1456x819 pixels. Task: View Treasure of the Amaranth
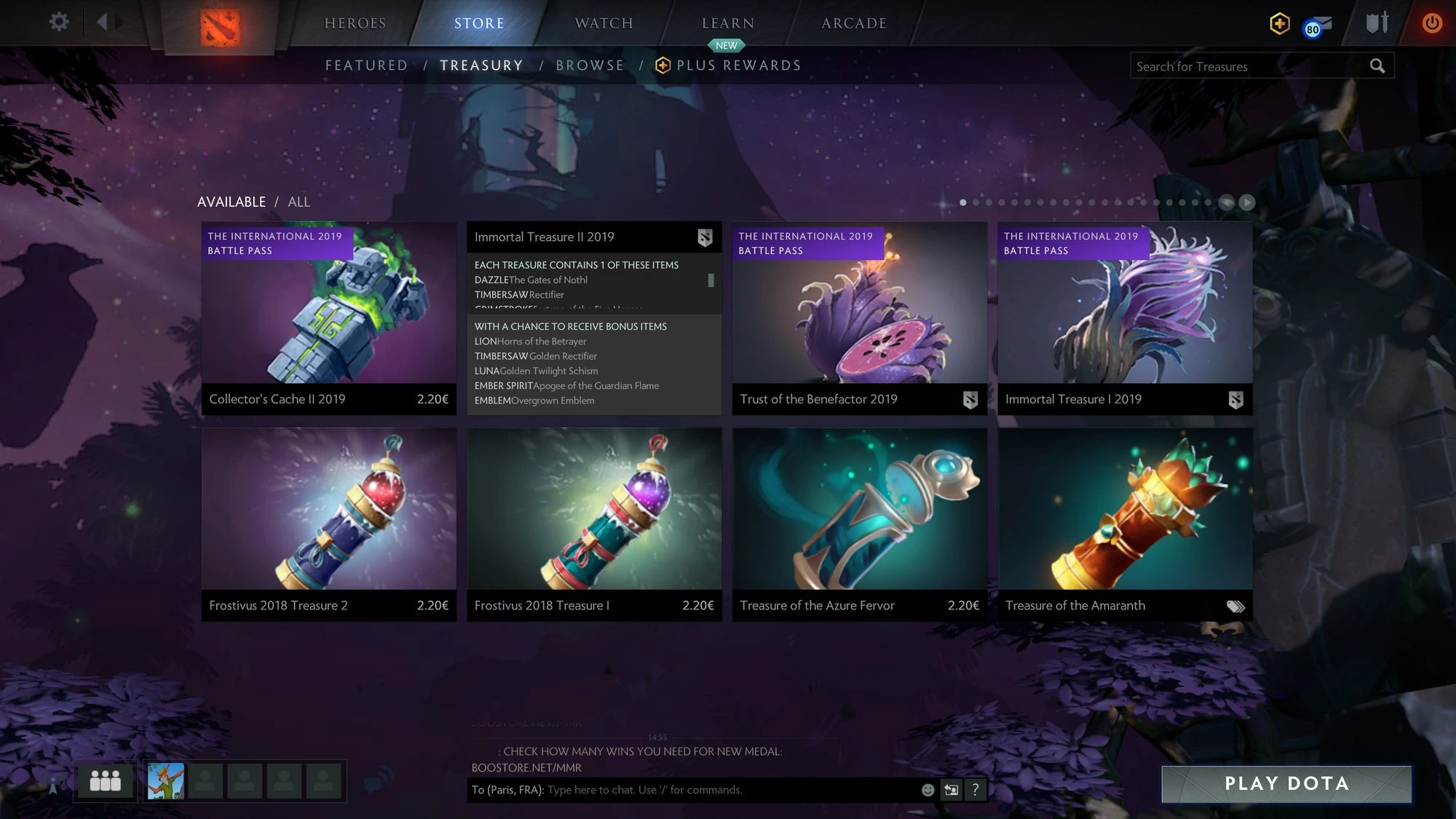[x=1125, y=523]
